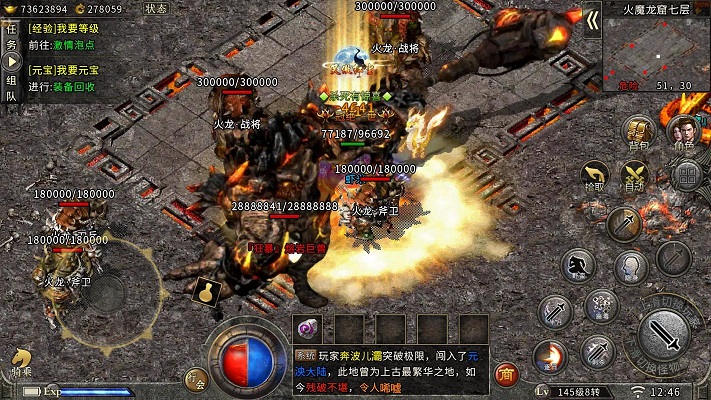Mount up with the 骑乘 horse icon

pos(21,363)
